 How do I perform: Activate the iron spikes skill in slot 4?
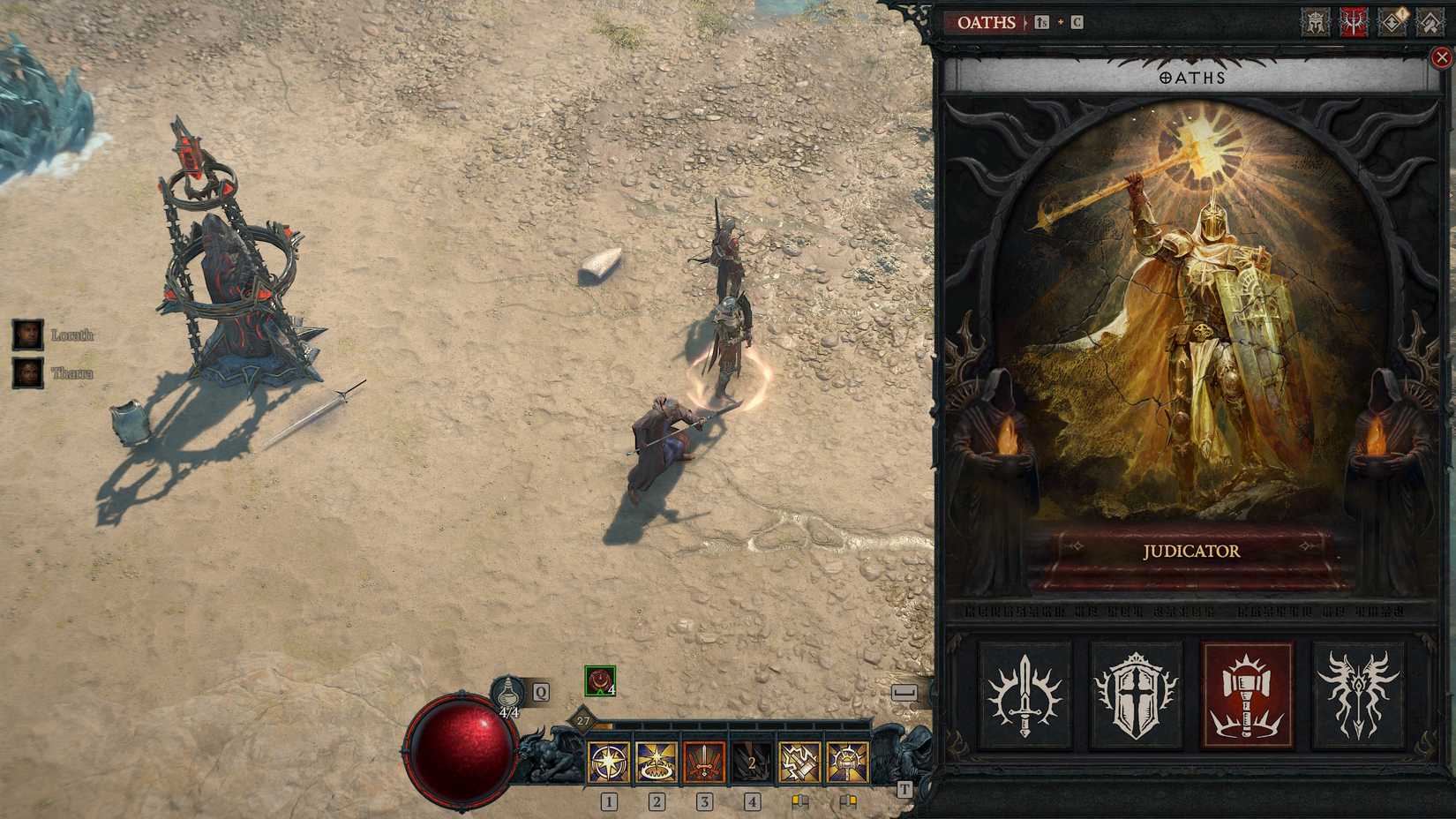(752, 761)
